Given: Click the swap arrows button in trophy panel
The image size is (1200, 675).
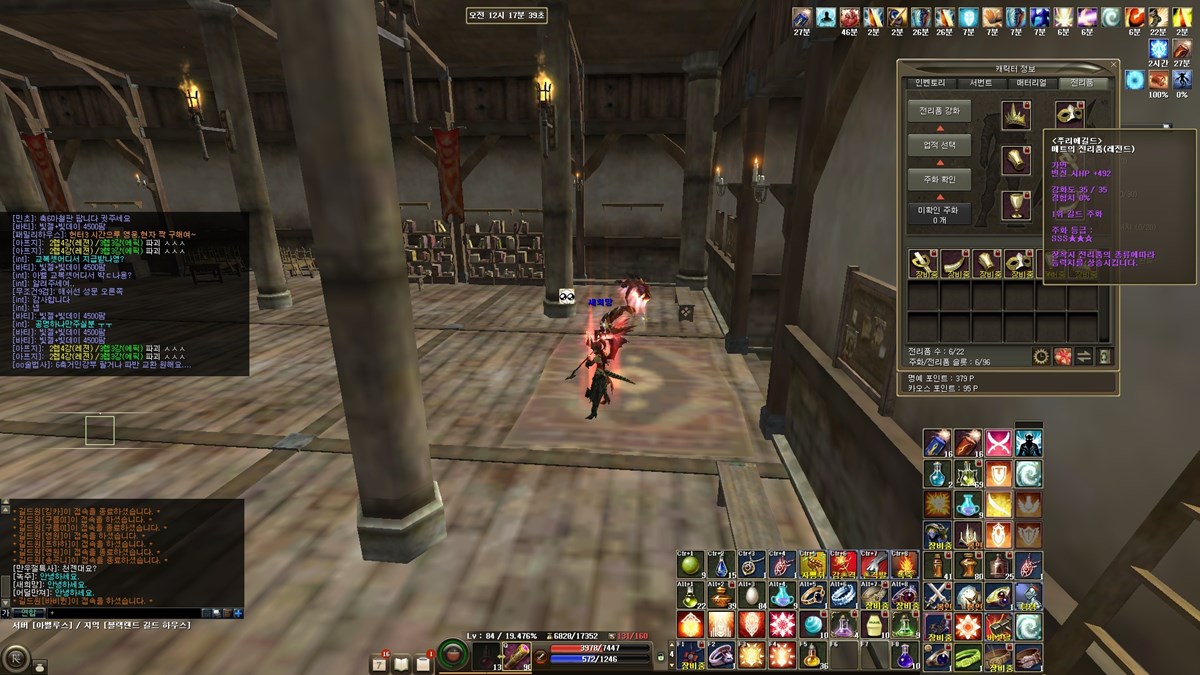Looking at the screenshot, I should coord(1083,357).
